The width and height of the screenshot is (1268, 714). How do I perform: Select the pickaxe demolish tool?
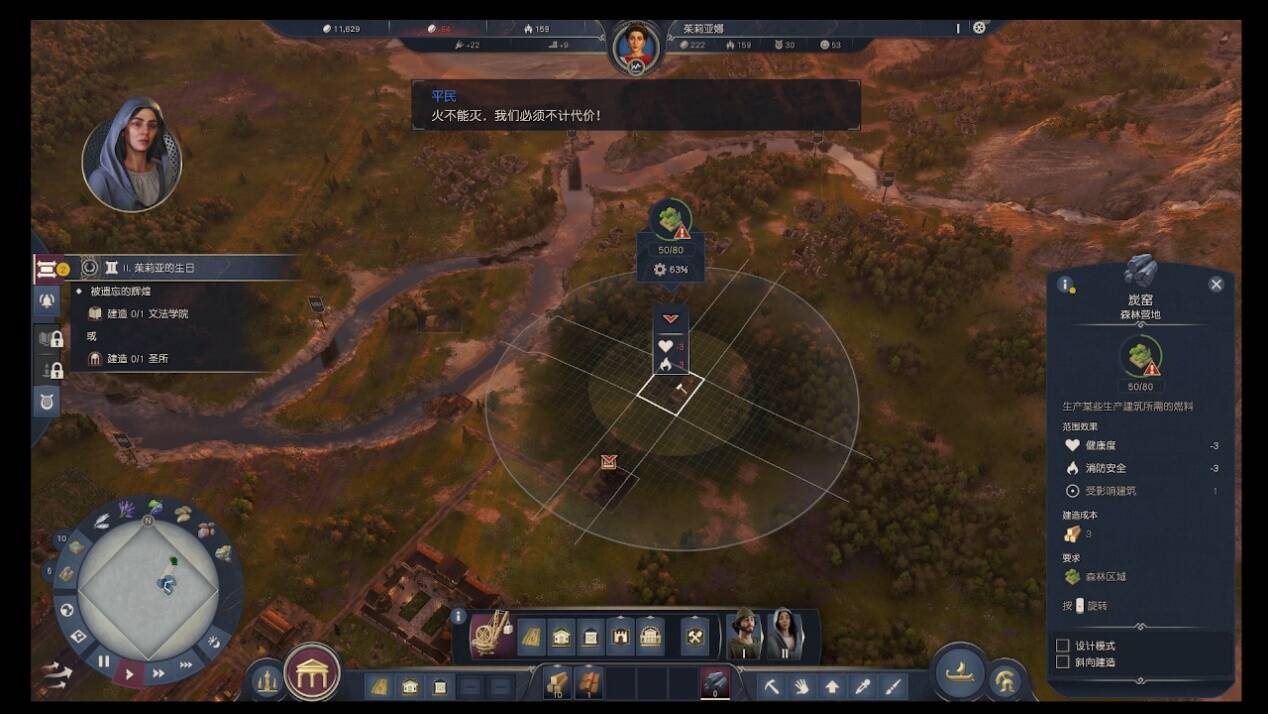pyautogui.click(x=772, y=687)
